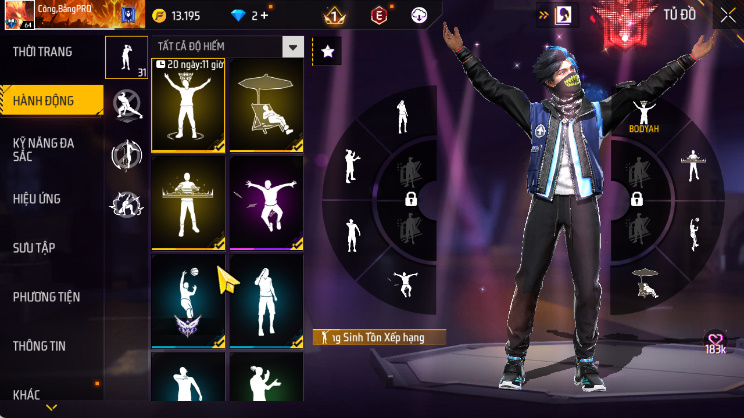Select the timed arms-raised emote card
This screenshot has height=418, width=744.
tap(187, 105)
